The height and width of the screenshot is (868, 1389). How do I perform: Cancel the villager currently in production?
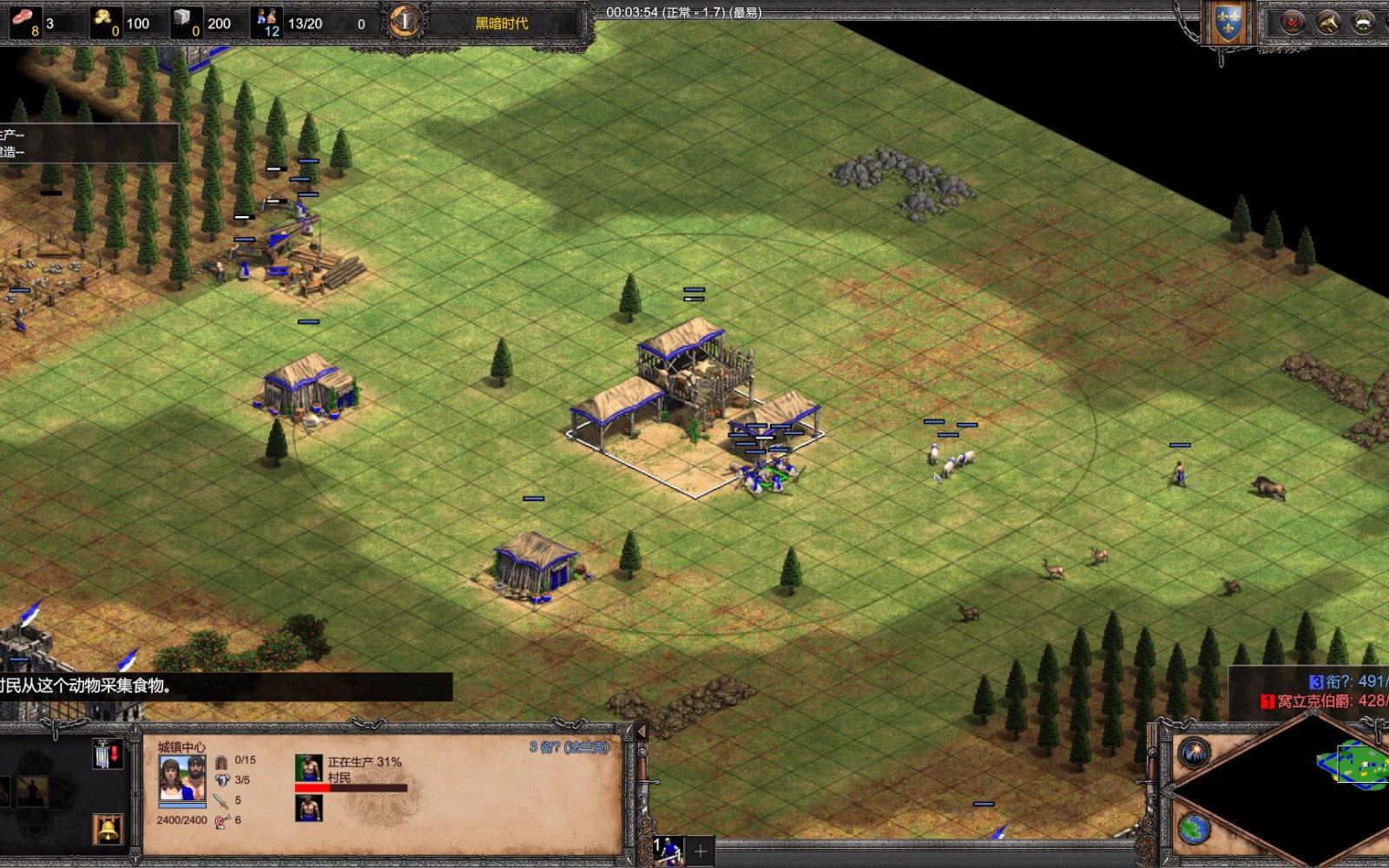308,768
